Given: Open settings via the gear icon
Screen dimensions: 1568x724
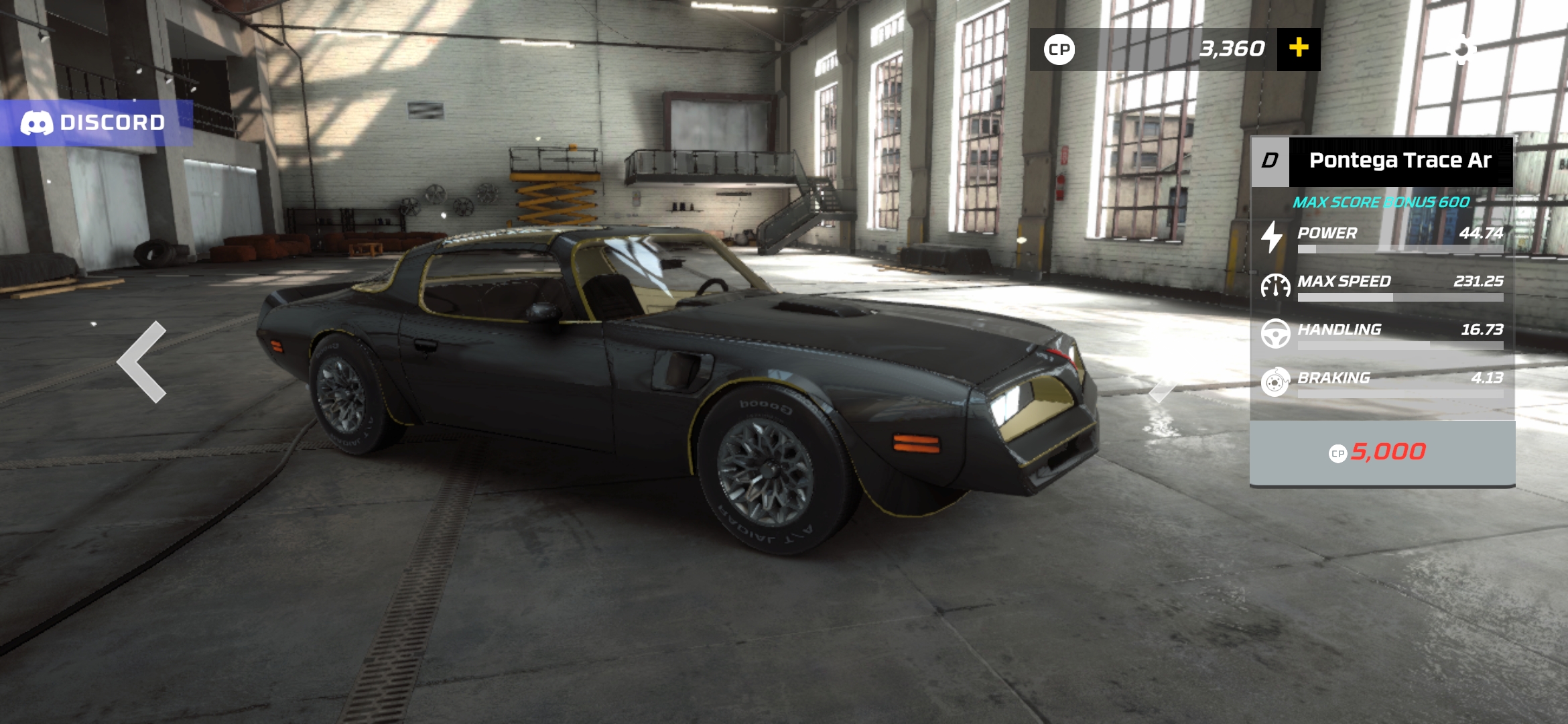Looking at the screenshot, I should (x=1461, y=50).
